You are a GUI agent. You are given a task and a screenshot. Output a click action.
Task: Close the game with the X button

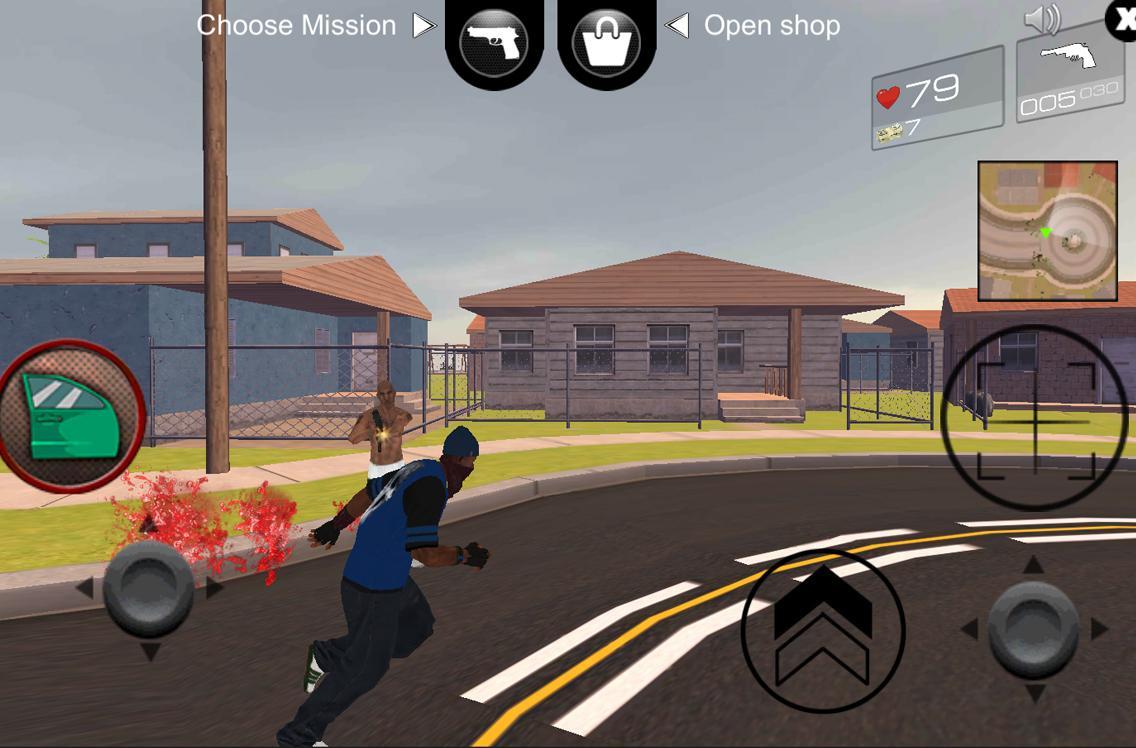[x=1123, y=19]
